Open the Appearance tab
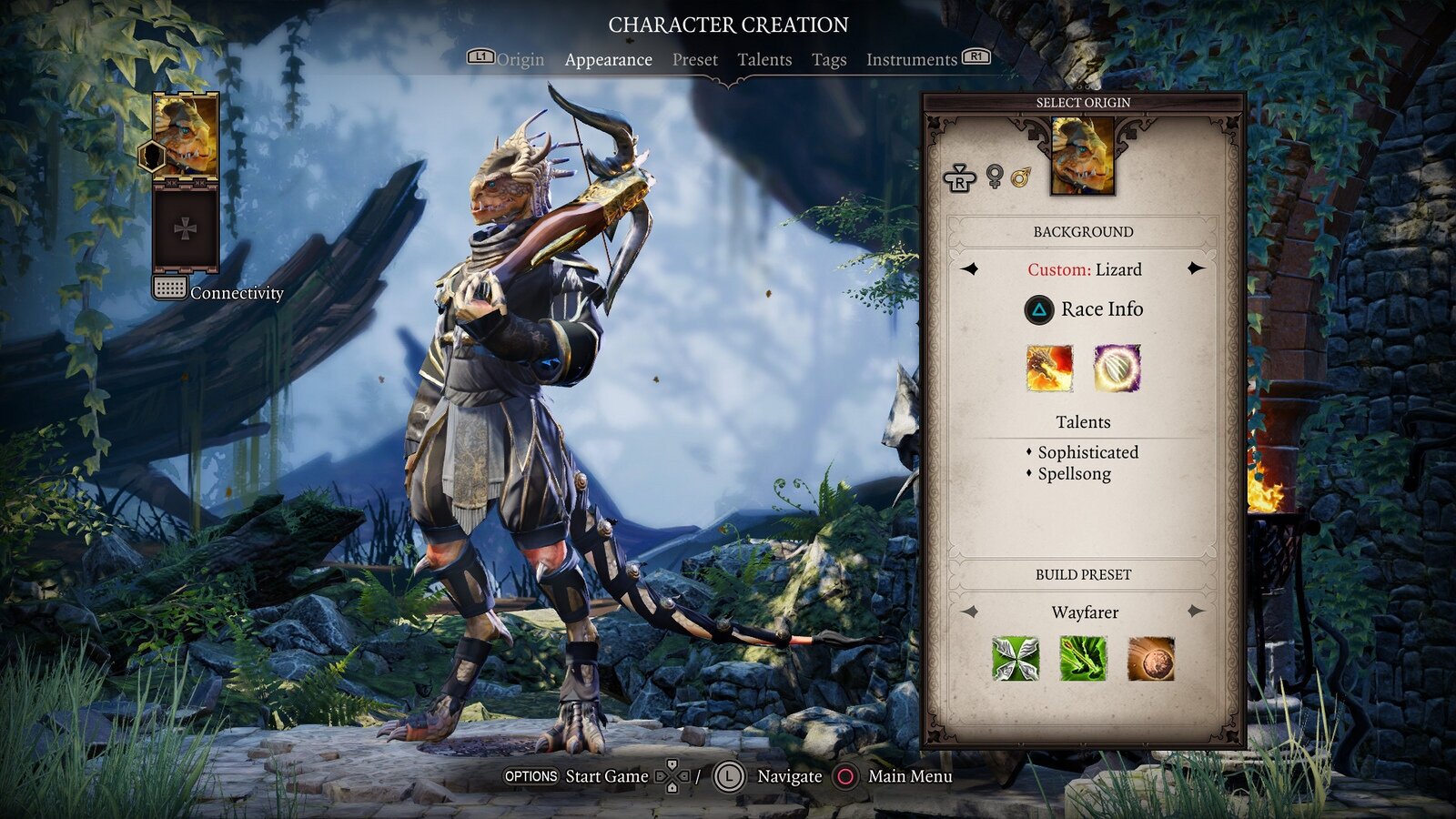The height and width of the screenshot is (819, 1456). coord(608,60)
